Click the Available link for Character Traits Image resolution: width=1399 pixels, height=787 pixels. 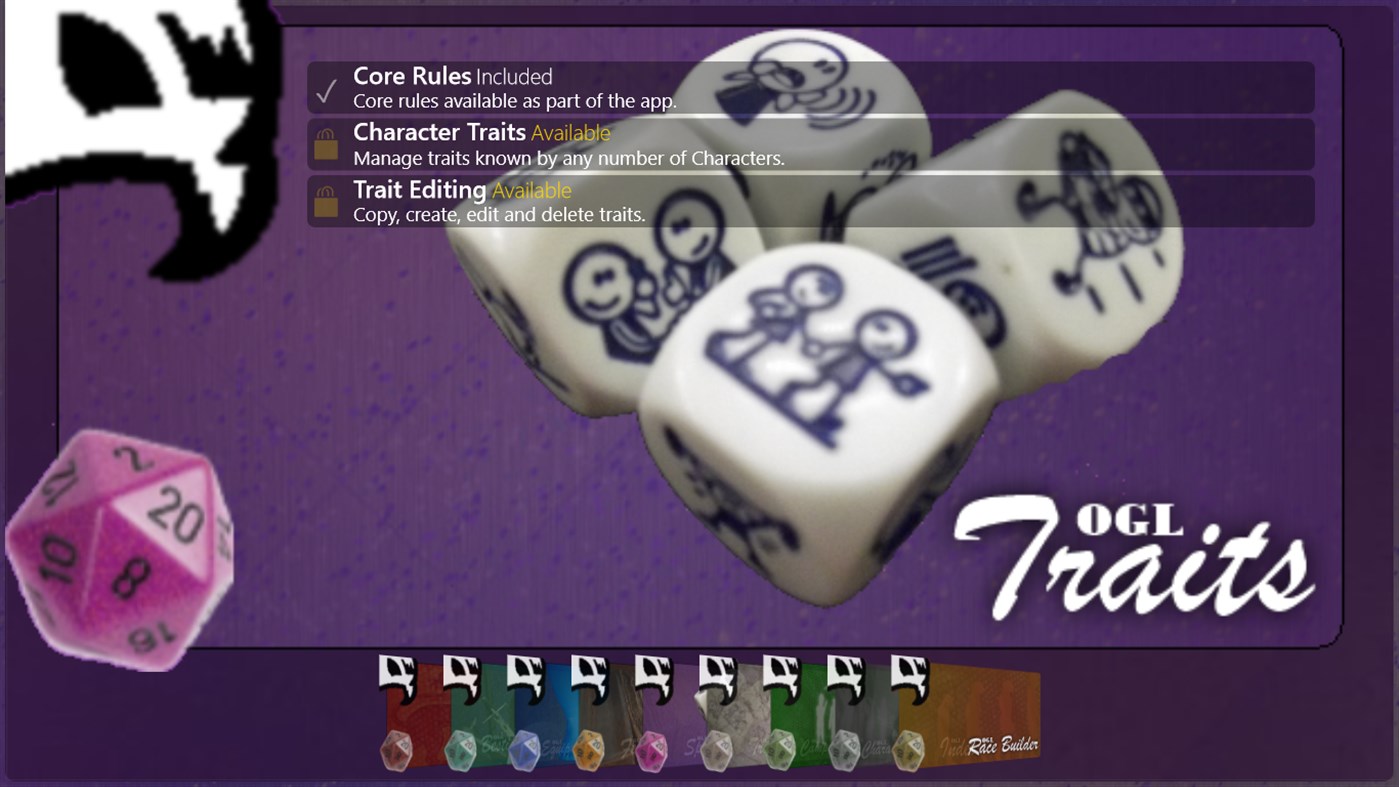(571, 132)
